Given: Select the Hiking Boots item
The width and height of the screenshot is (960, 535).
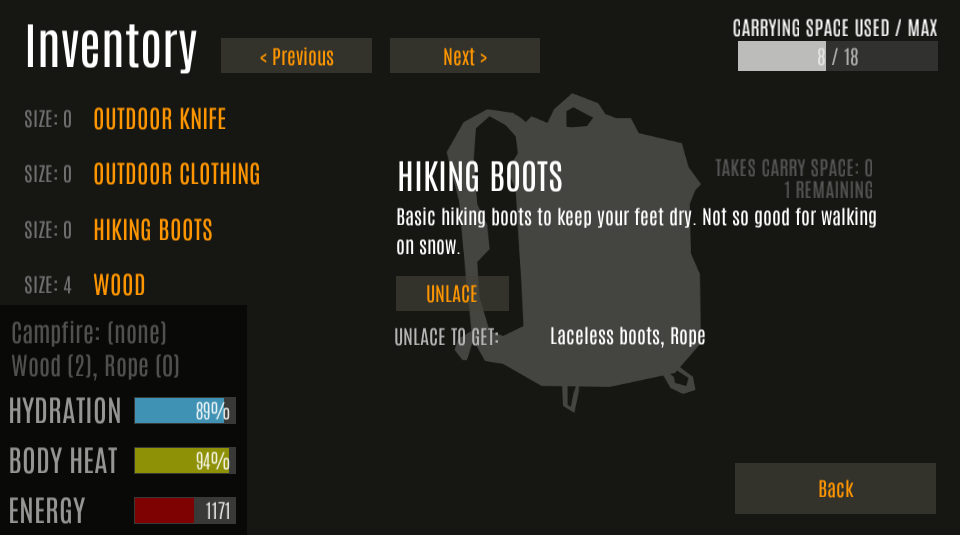Looking at the screenshot, I should click(153, 230).
